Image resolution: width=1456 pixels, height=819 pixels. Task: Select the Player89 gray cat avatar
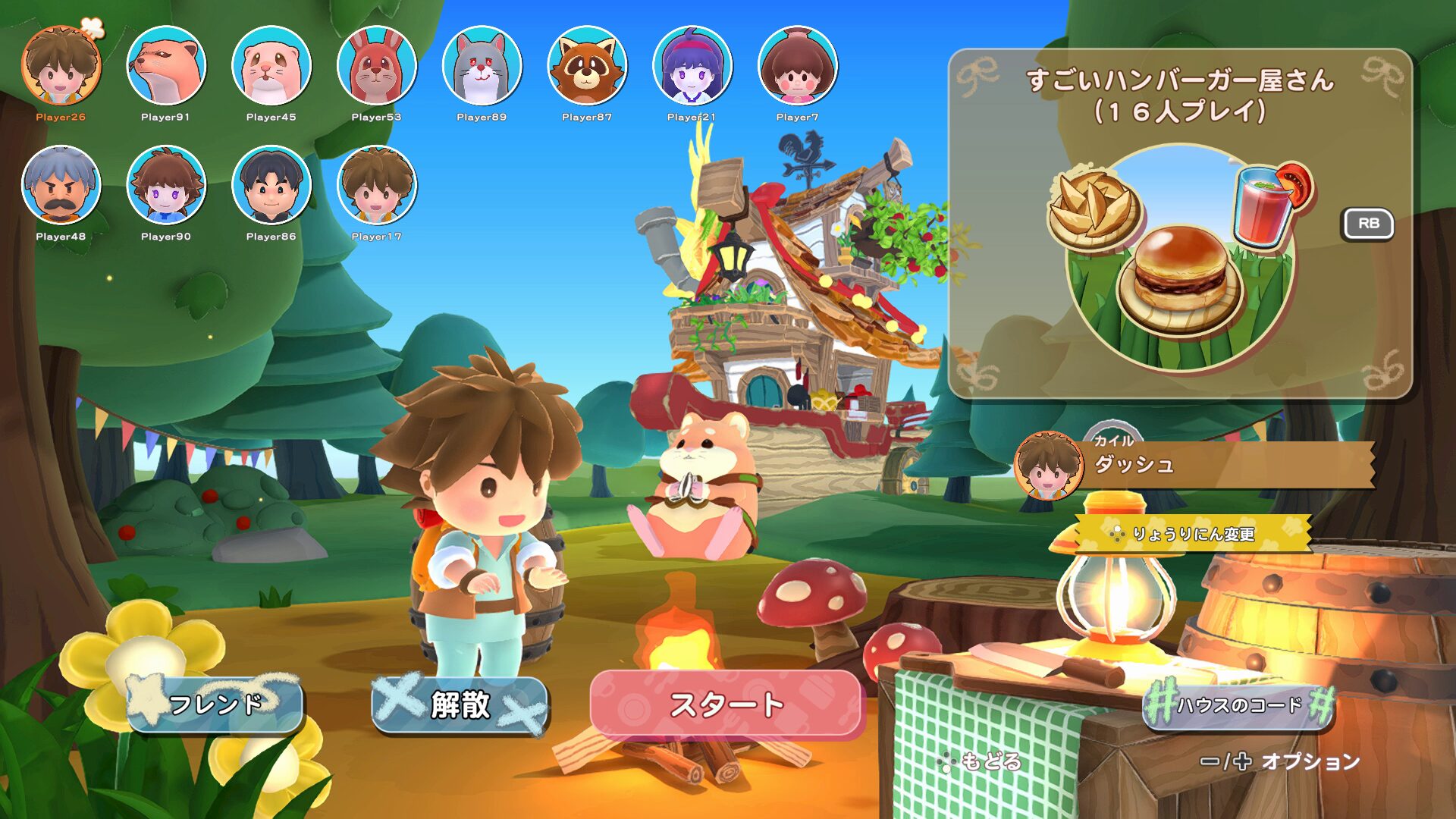[x=483, y=68]
